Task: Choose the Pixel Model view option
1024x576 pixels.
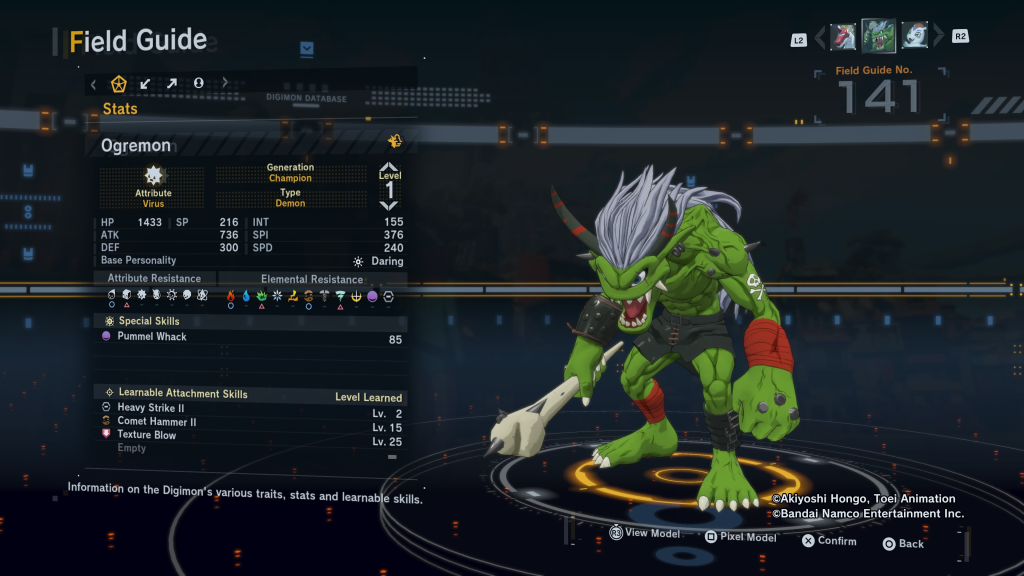Action: [740, 537]
